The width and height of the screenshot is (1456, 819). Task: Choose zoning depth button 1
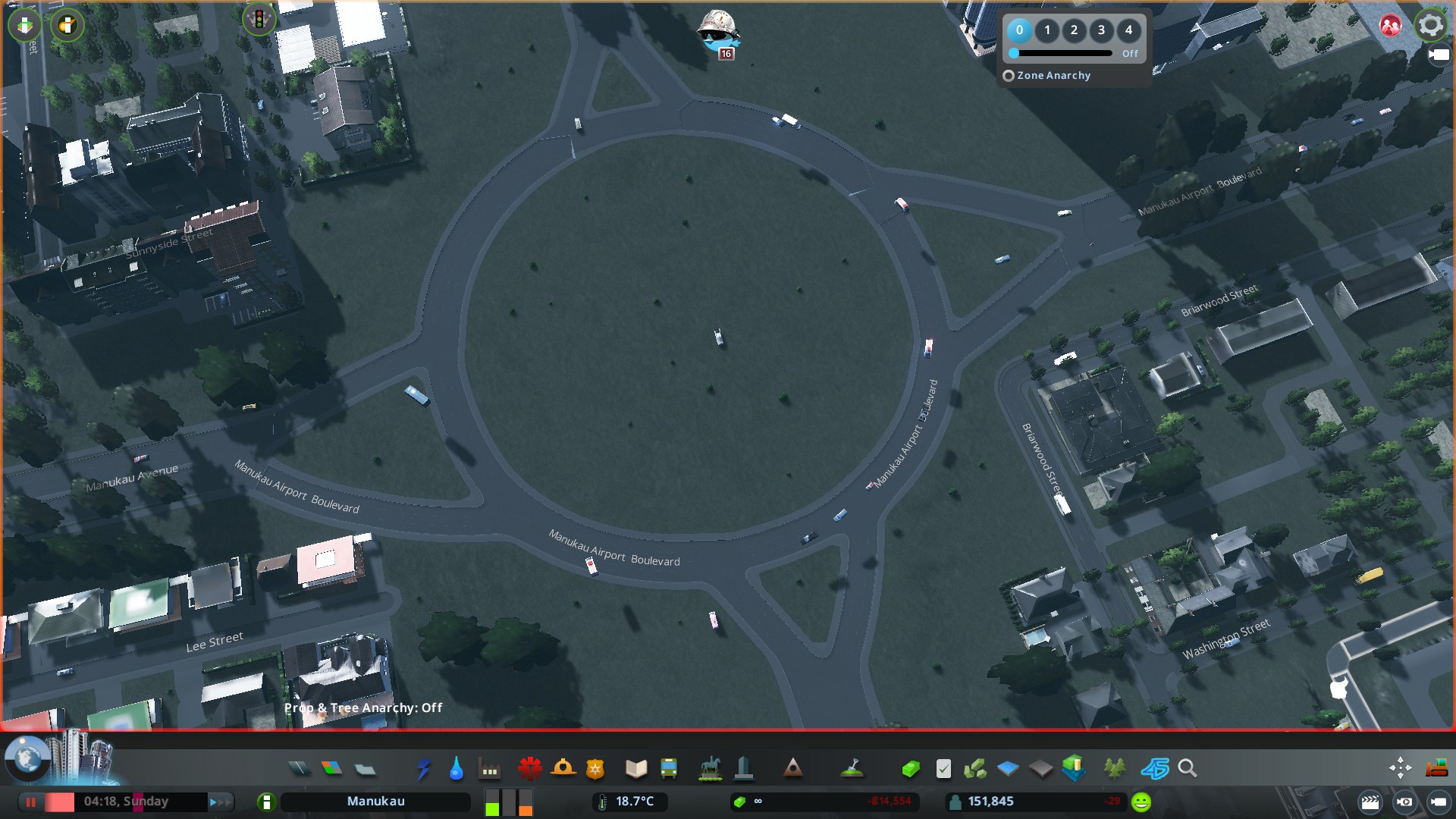click(x=1047, y=30)
